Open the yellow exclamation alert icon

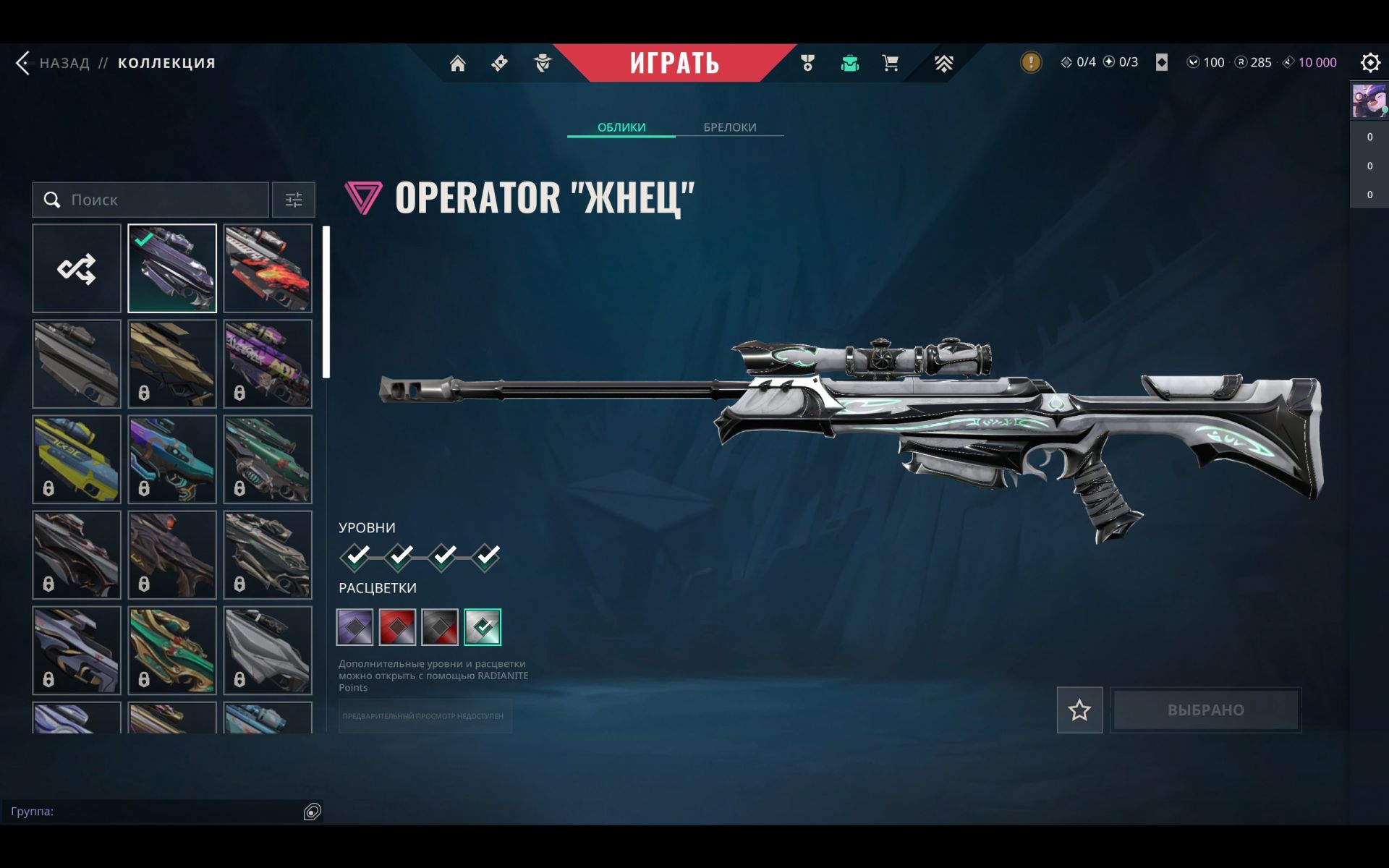1031,62
